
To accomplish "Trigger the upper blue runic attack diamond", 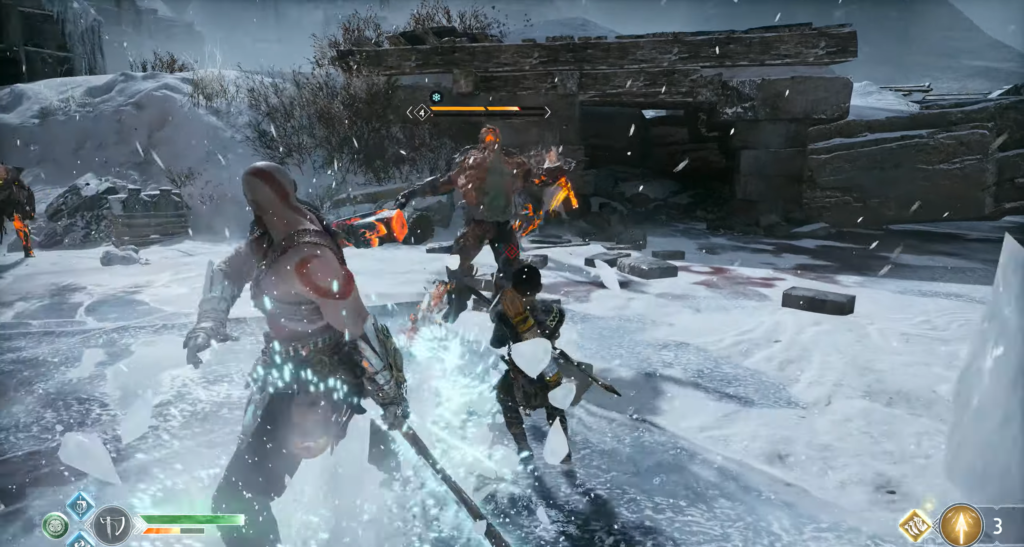I will [x=80, y=505].
